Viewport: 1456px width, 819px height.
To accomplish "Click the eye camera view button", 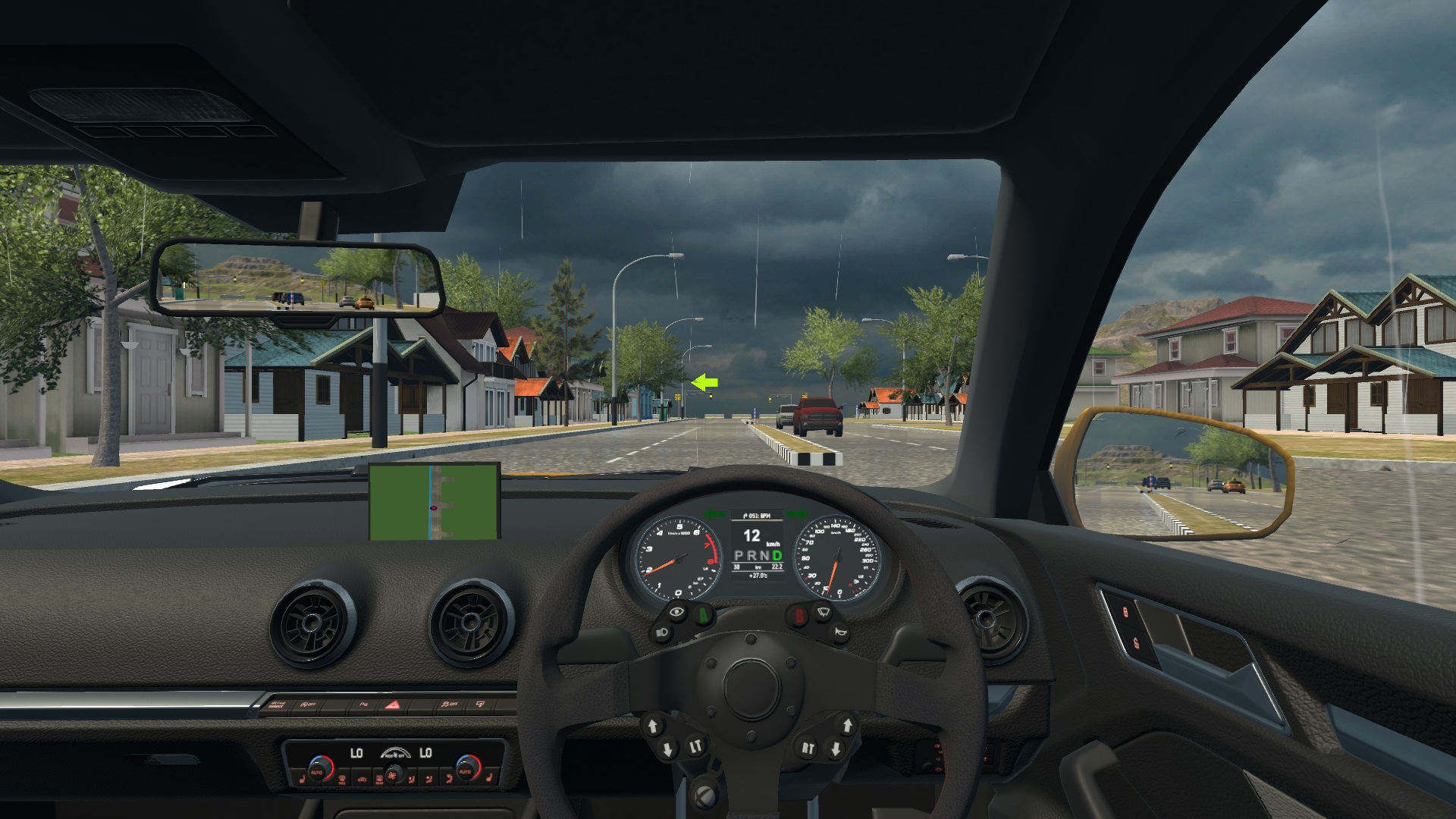I will [677, 613].
